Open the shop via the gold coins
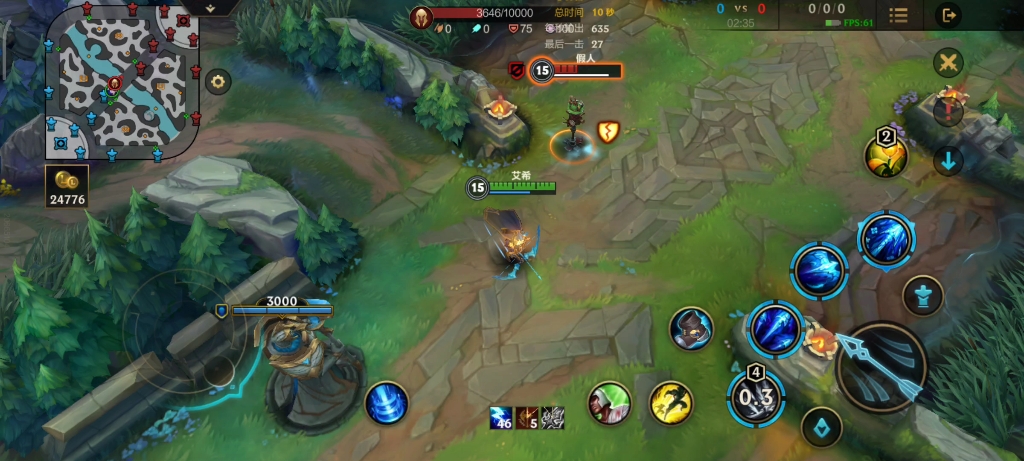Image resolution: width=1024 pixels, height=461 pixels. pyautogui.click(x=69, y=187)
